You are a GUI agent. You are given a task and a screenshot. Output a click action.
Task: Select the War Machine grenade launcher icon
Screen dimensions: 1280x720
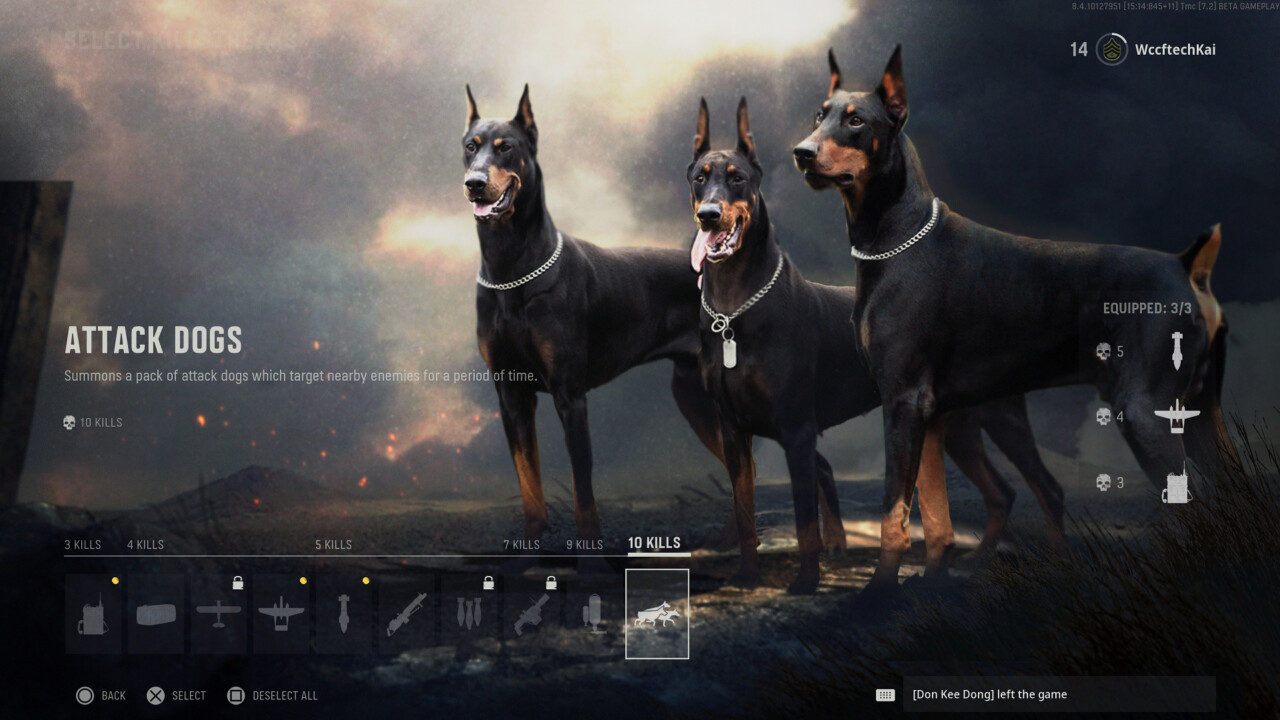405,613
